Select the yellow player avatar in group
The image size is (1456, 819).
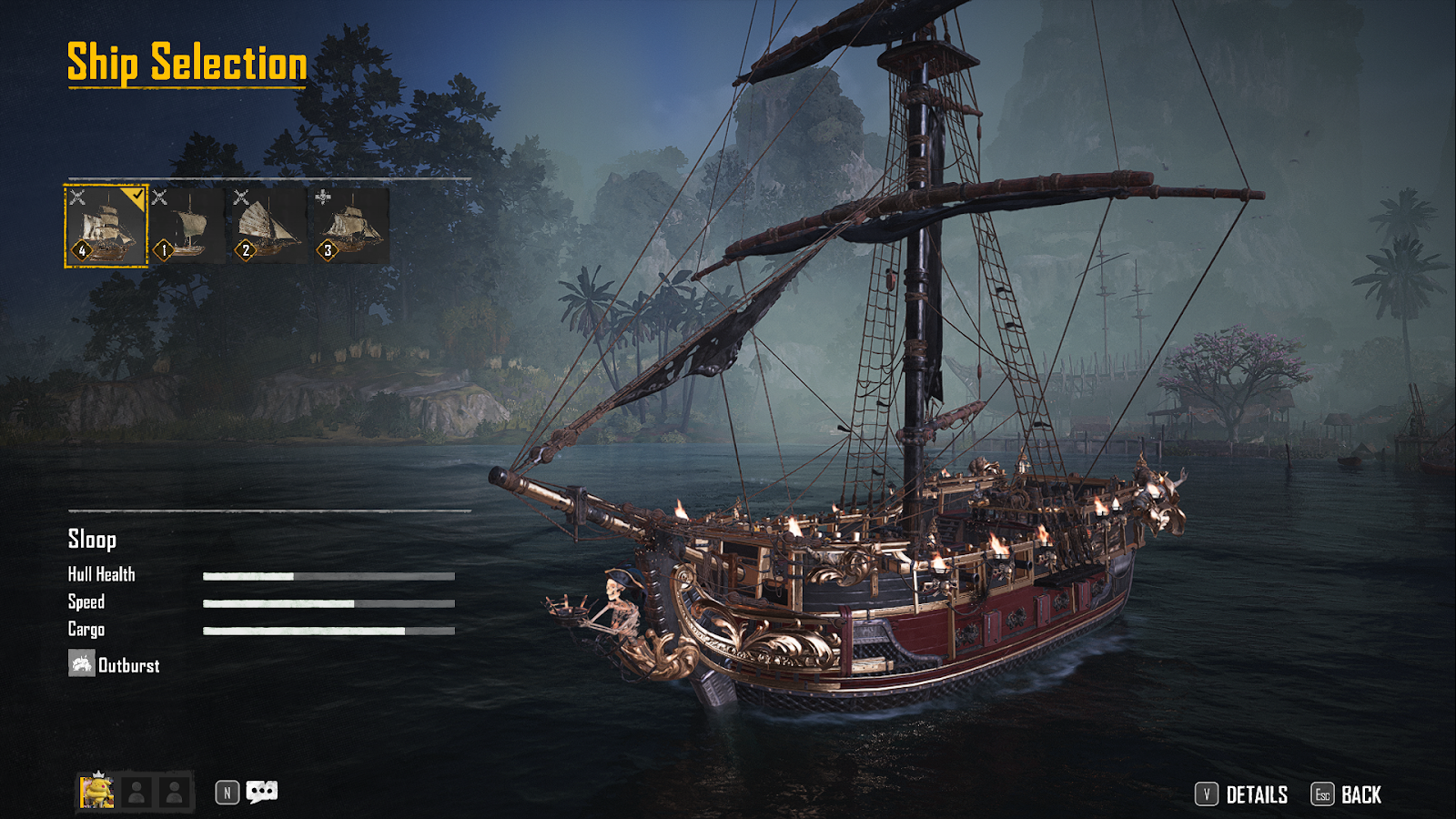[97, 791]
